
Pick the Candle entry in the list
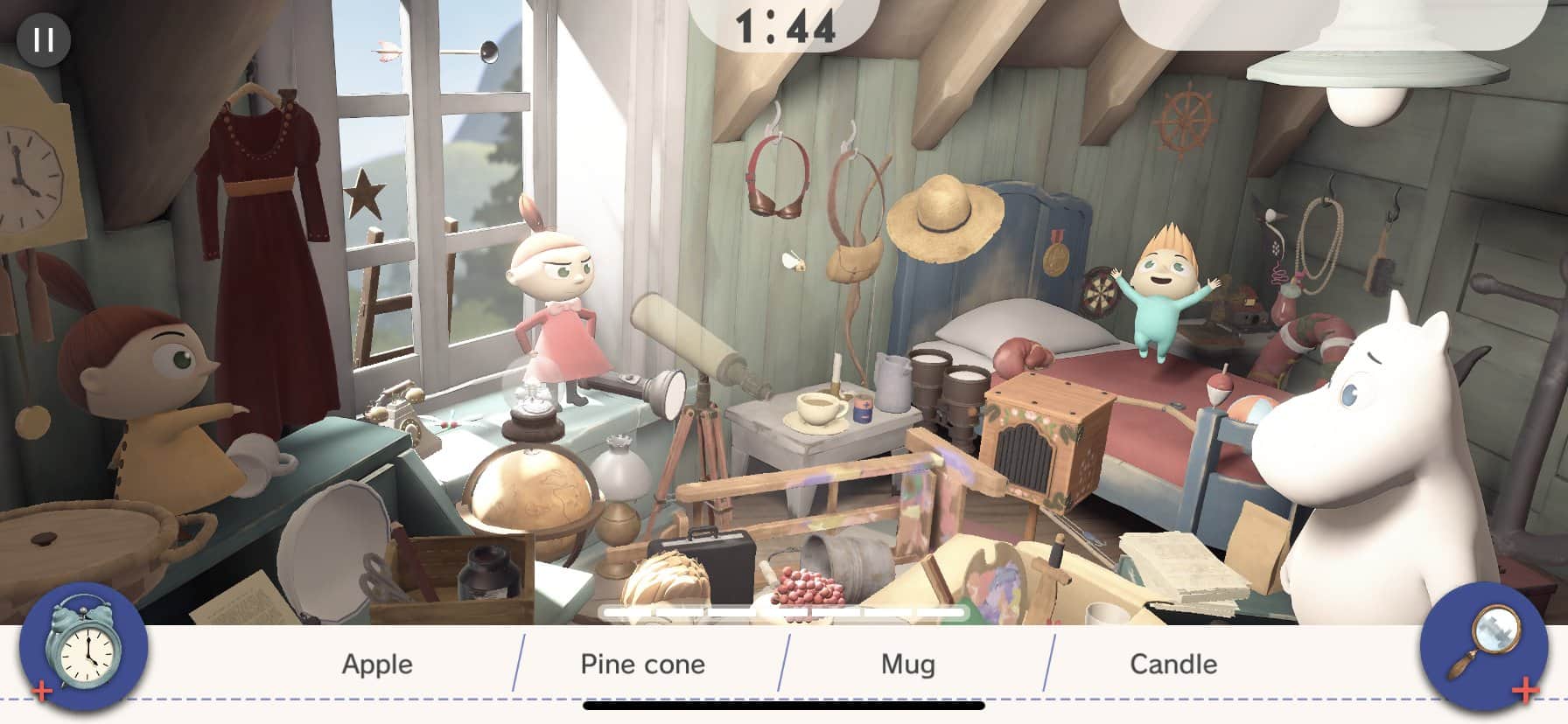(1173, 665)
